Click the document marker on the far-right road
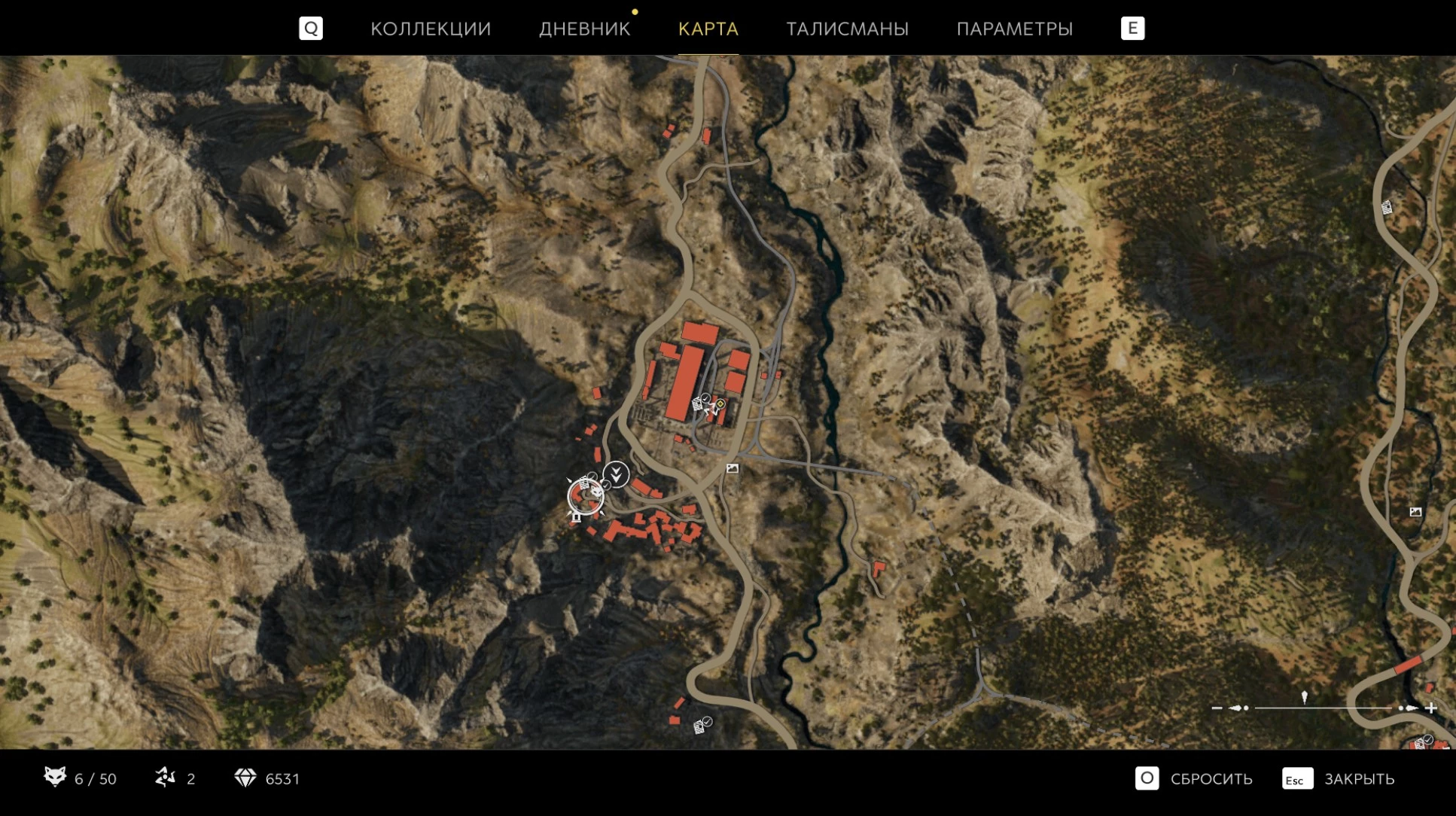The width and height of the screenshot is (1456, 816). (x=1387, y=208)
